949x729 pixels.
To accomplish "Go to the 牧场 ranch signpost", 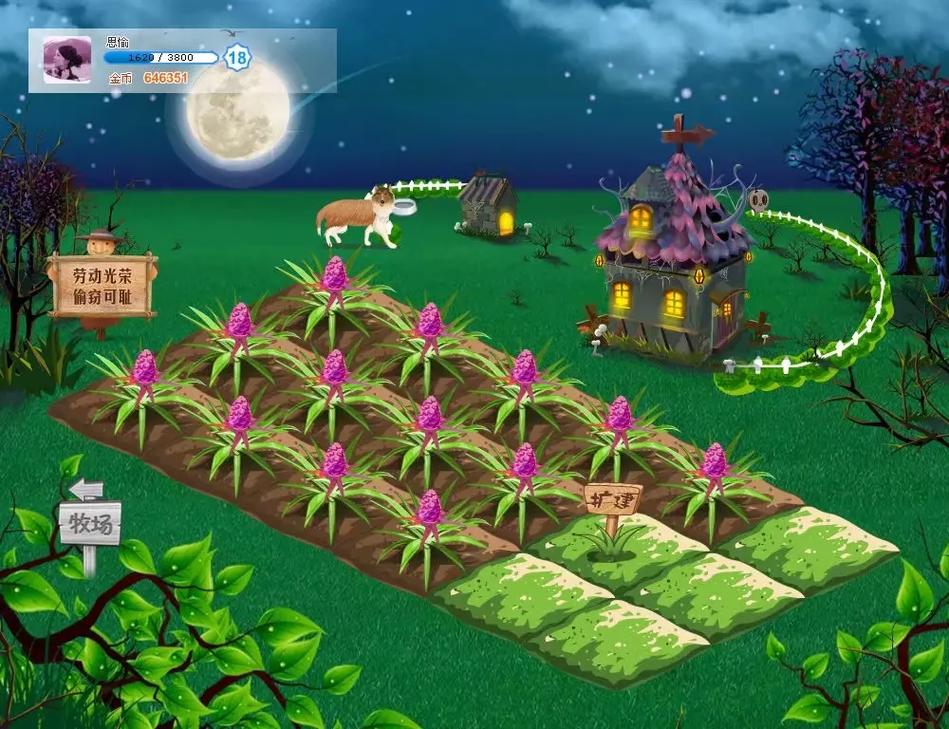I will click(90, 522).
